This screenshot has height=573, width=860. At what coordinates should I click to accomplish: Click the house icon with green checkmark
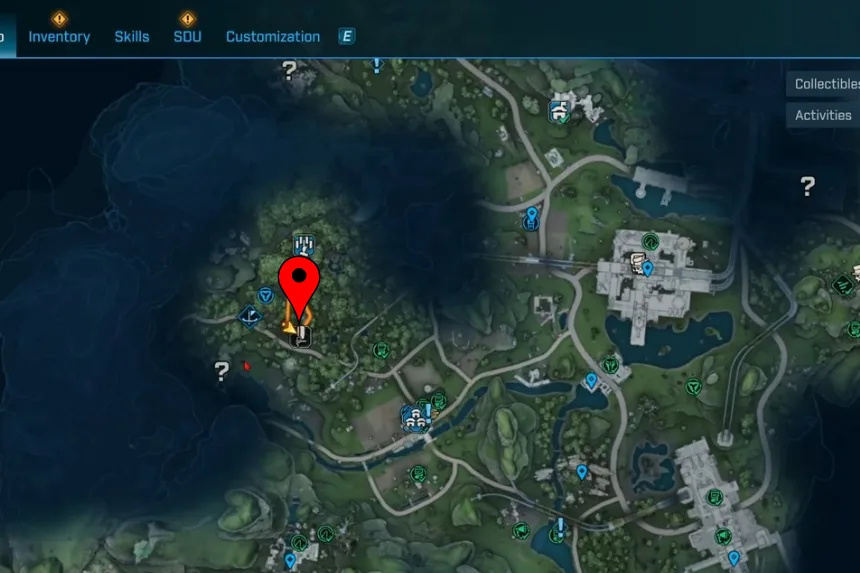pos(559,110)
